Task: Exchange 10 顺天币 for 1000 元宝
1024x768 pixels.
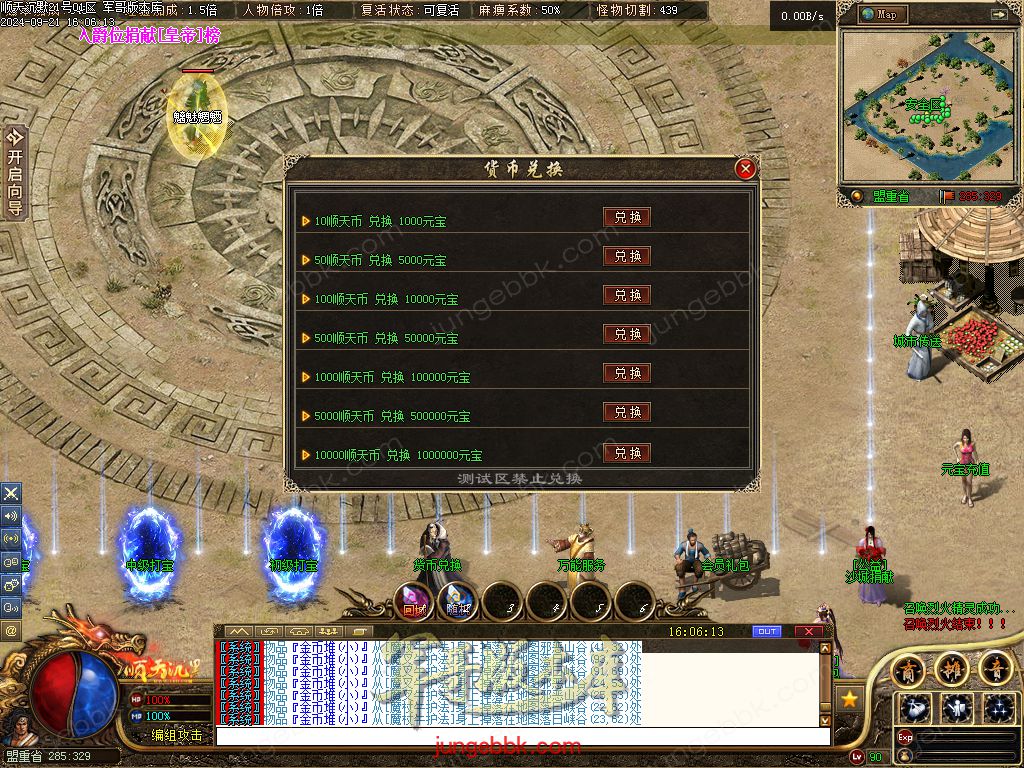Action: coord(627,217)
